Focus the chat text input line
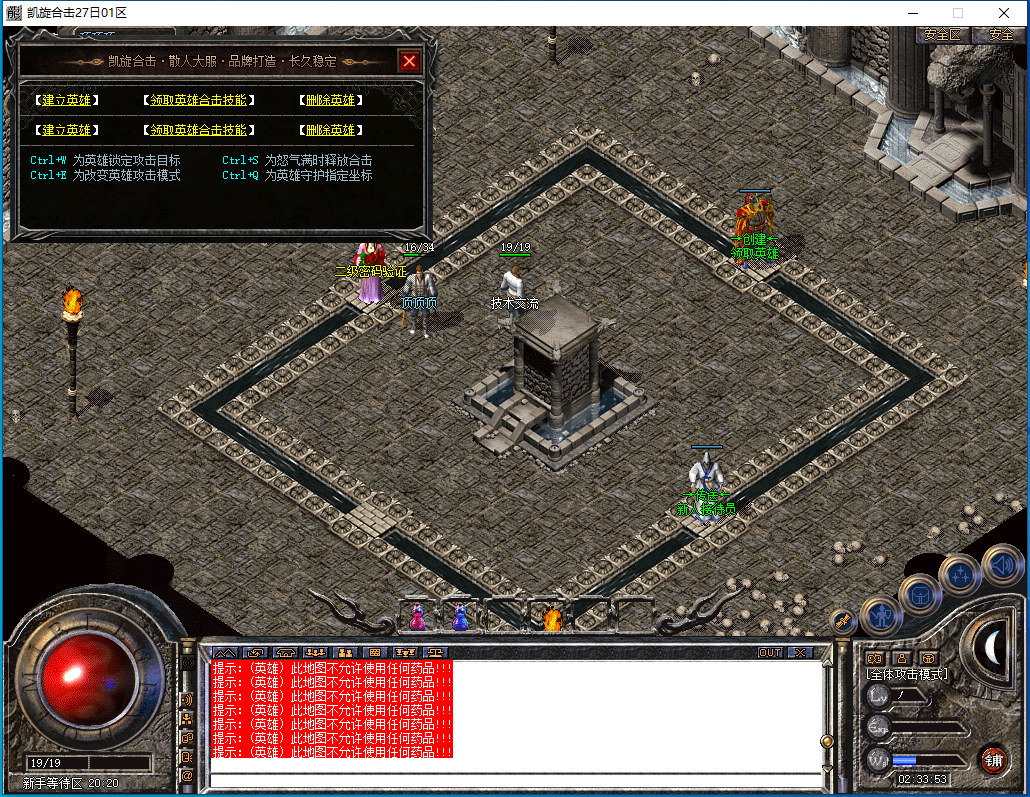1030x797 pixels. [514, 779]
